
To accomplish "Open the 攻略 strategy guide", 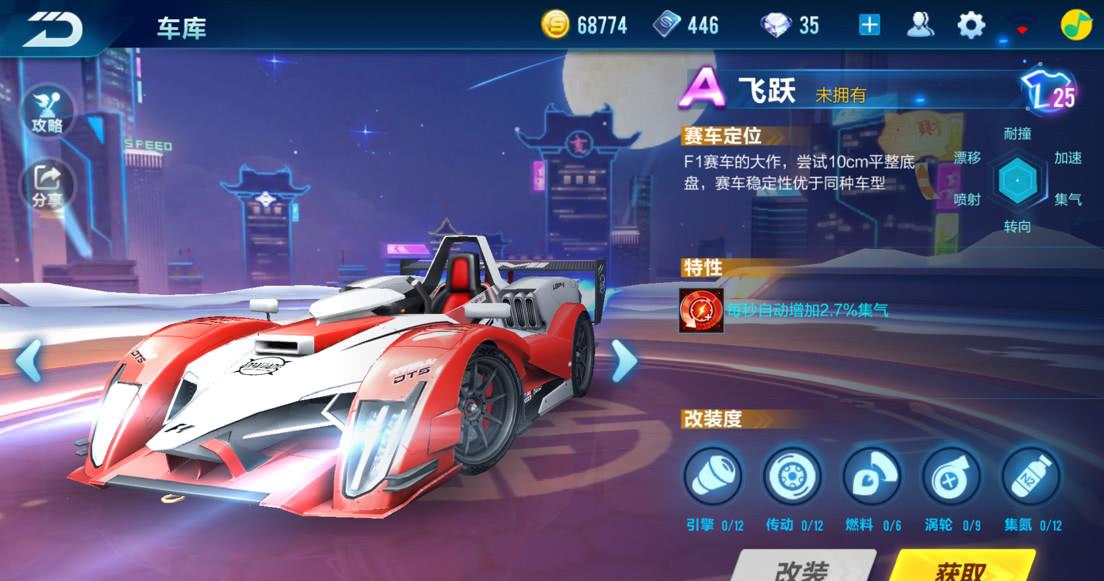I will click(x=47, y=108).
